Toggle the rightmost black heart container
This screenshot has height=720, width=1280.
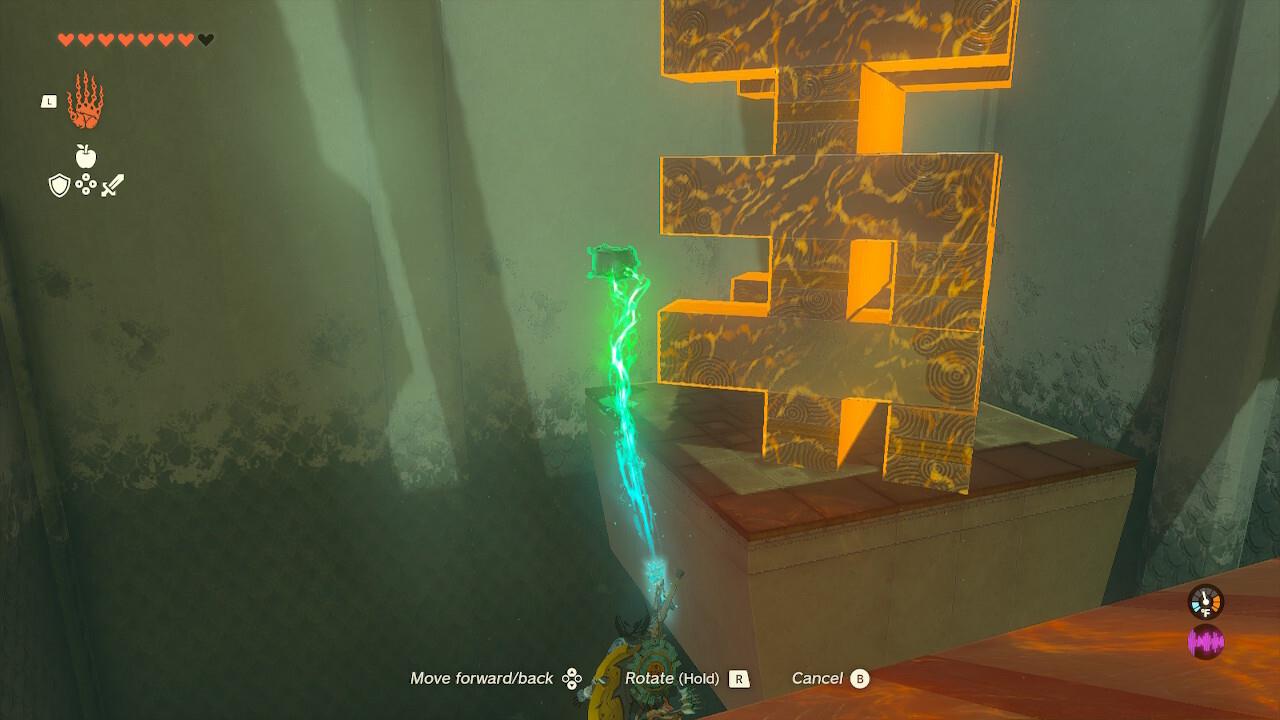click(x=203, y=40)
